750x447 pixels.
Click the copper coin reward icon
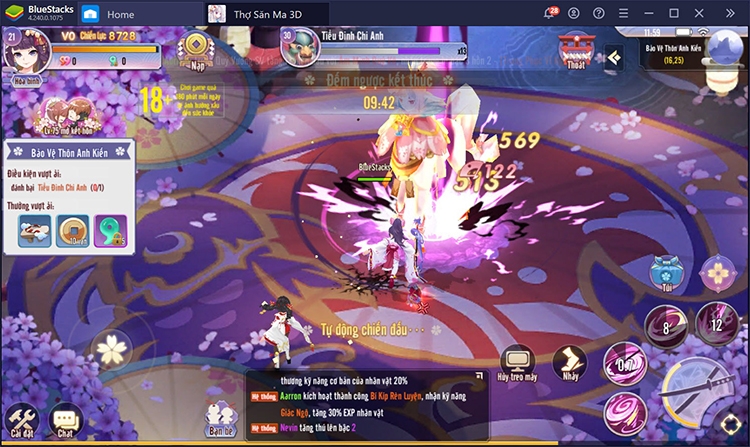pyautogui.click(x=72, y=231)
